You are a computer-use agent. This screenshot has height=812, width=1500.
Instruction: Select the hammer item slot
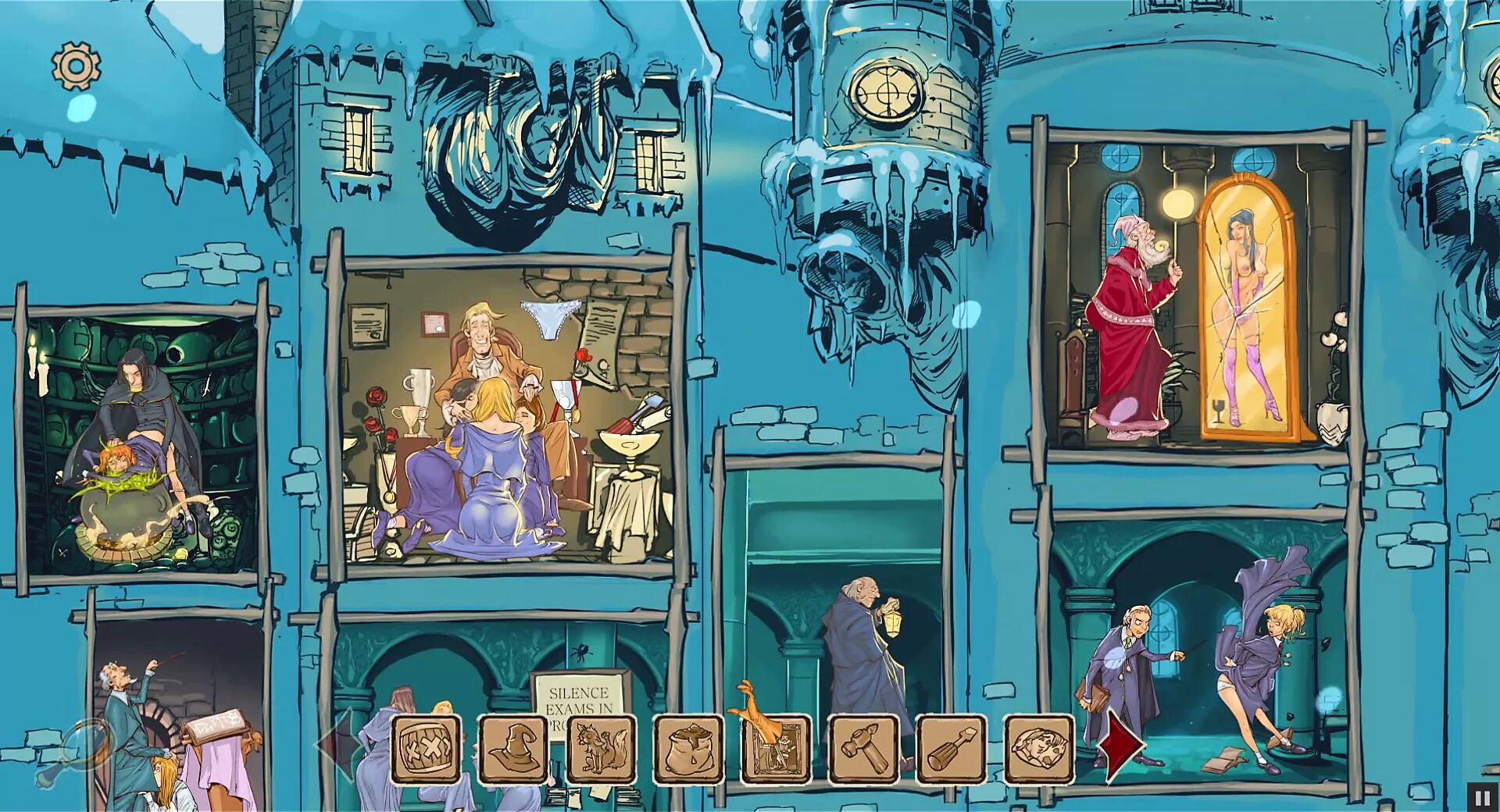pyautogui.click(x=863, y=750)
